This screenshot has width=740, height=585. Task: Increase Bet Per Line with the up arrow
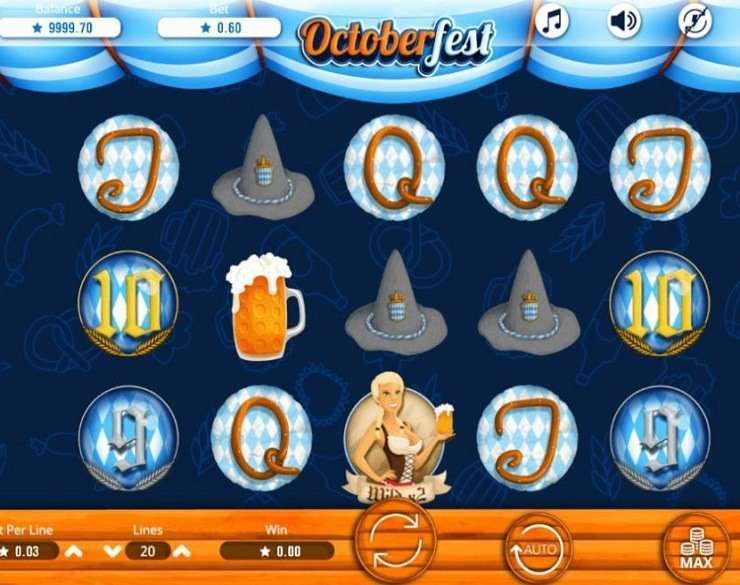click(x=75, y=551)
